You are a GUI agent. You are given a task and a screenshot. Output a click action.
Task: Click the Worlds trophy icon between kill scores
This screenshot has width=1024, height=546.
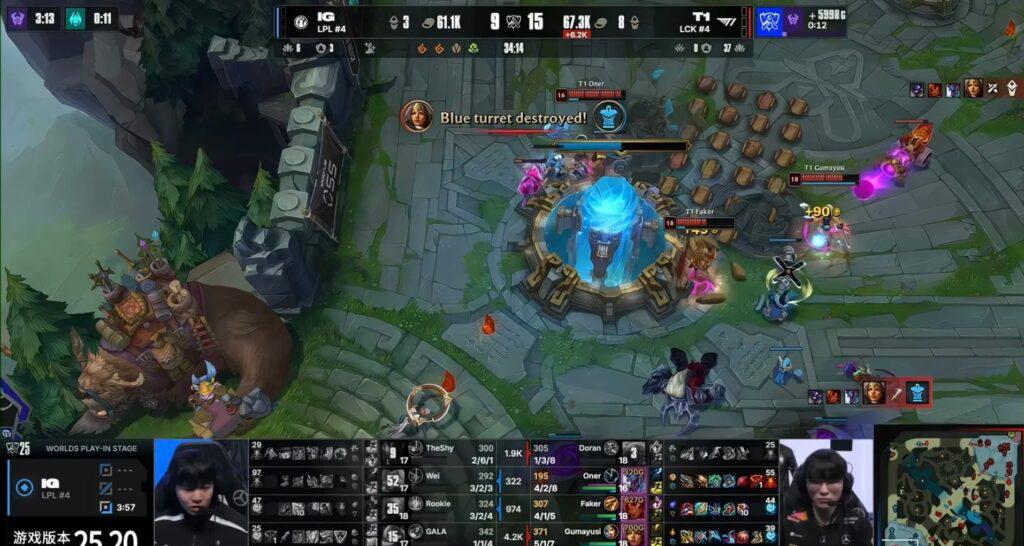point(512,22)
